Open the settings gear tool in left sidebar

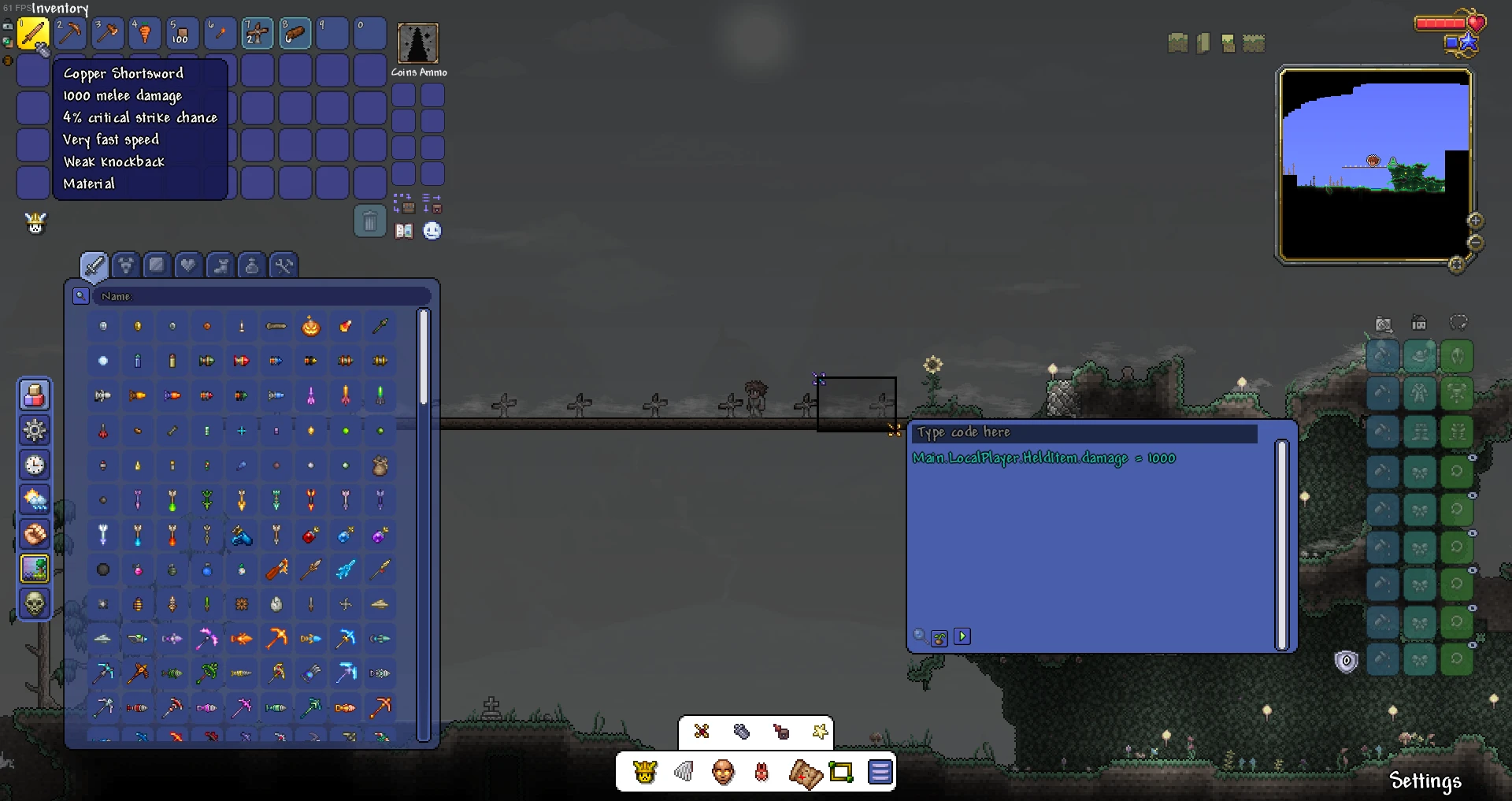pos(35,430)
